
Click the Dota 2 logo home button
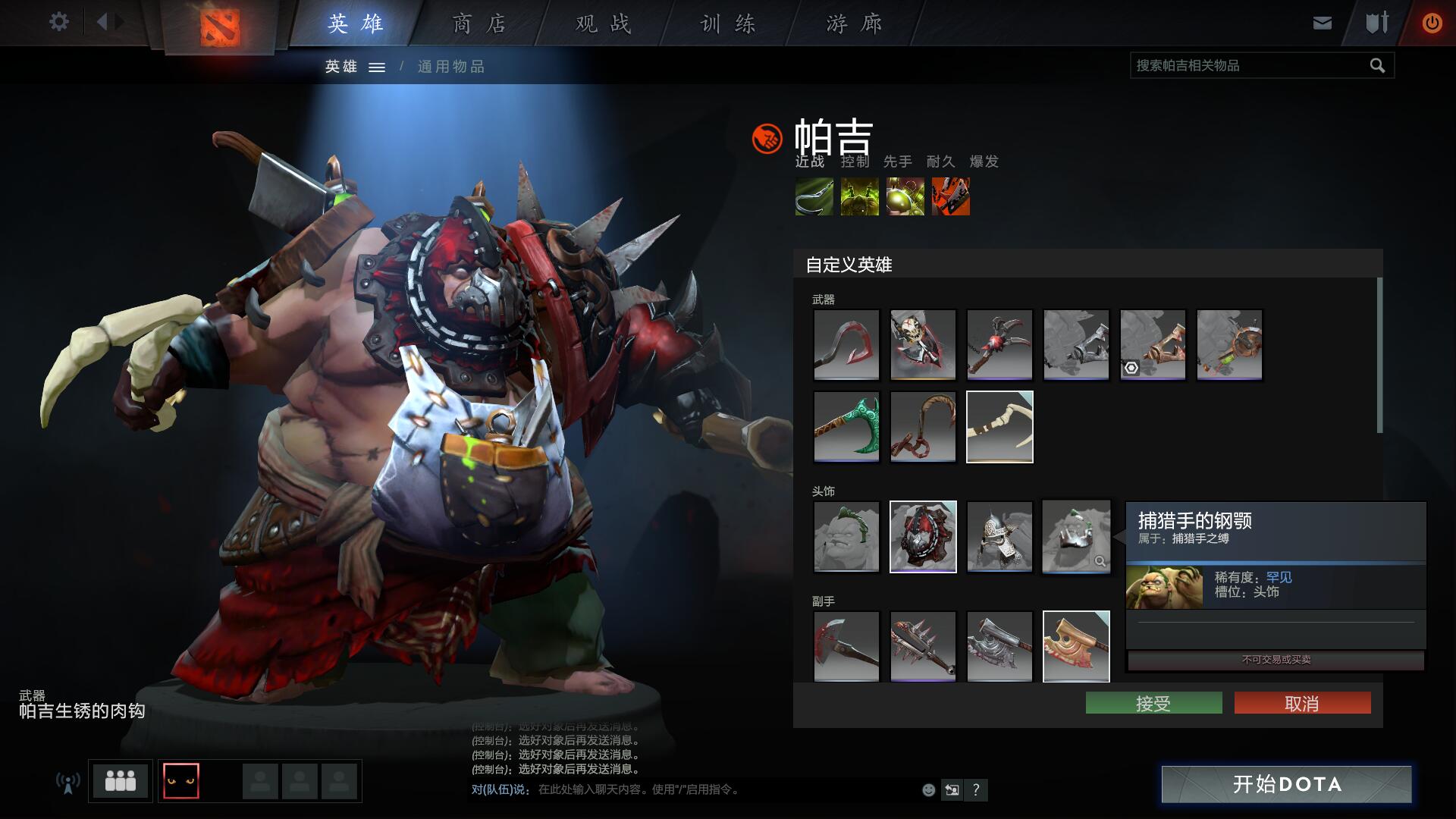tap(220, 27)
